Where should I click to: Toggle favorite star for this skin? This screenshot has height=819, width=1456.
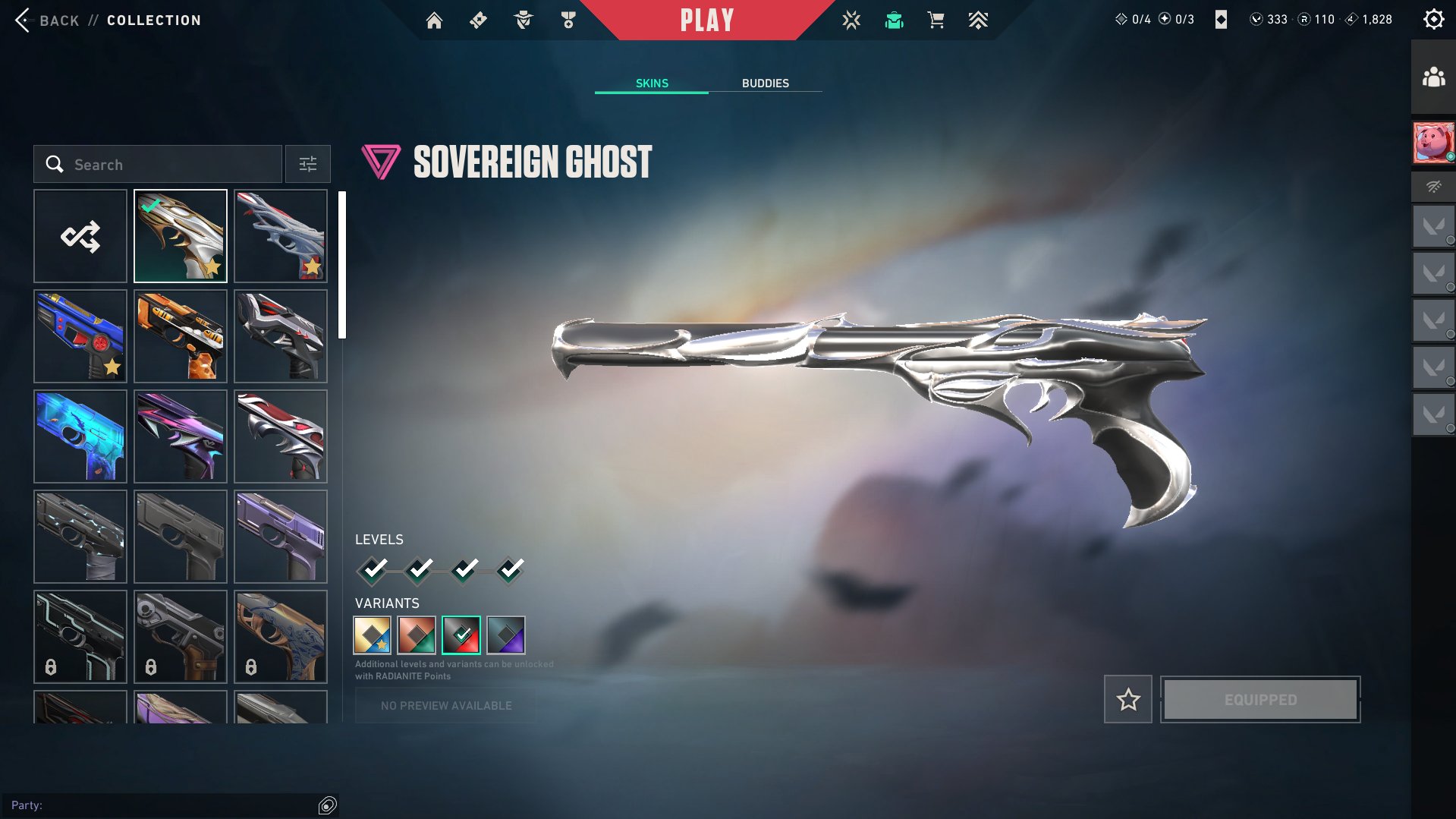click(1128, 700)
